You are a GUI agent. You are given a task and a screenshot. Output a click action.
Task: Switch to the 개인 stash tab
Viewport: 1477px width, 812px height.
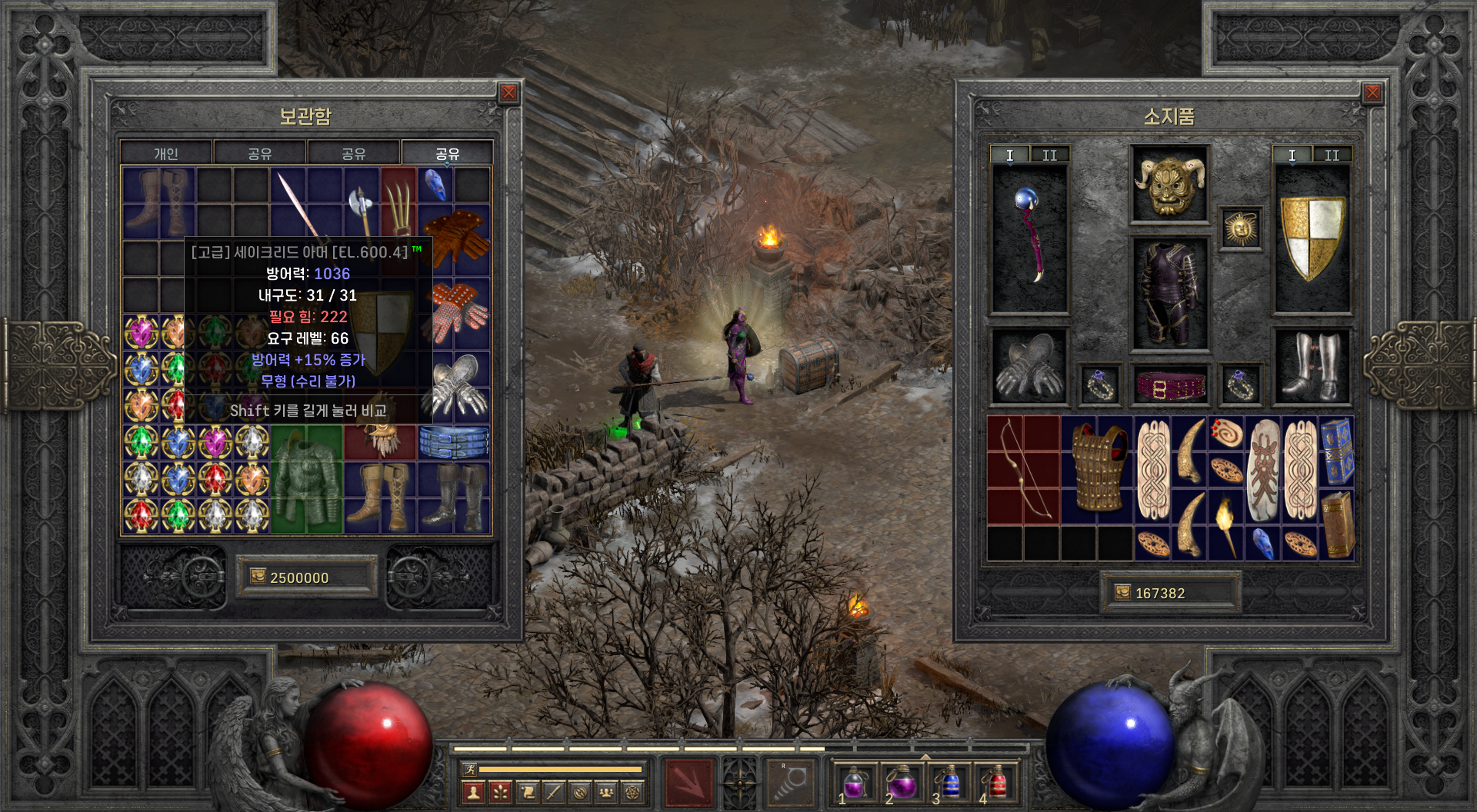tap(166, 154)
